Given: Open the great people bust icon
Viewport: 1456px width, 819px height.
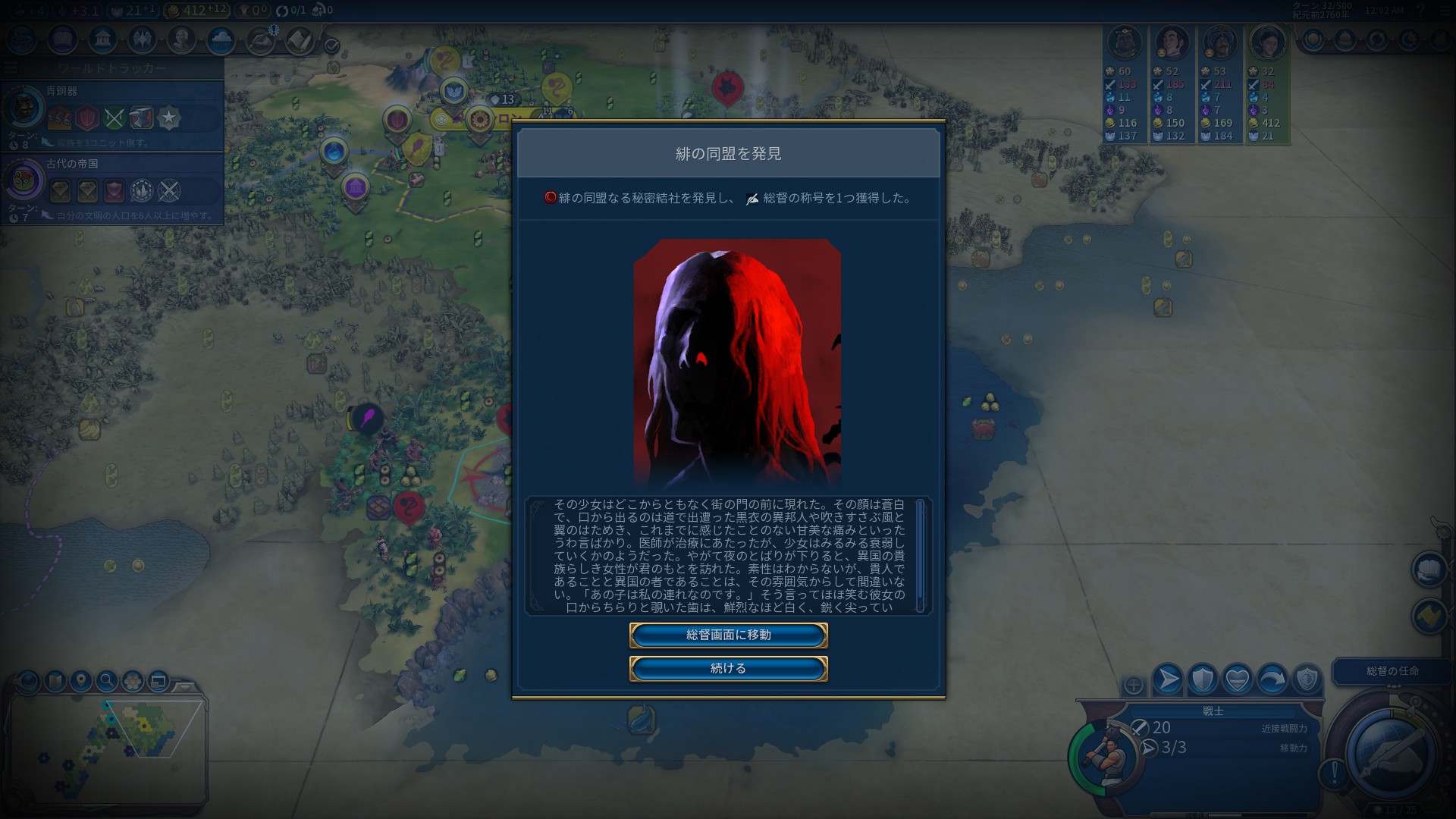Looking at the screenshot, I should pyautogui.click(x=181, y=39).
